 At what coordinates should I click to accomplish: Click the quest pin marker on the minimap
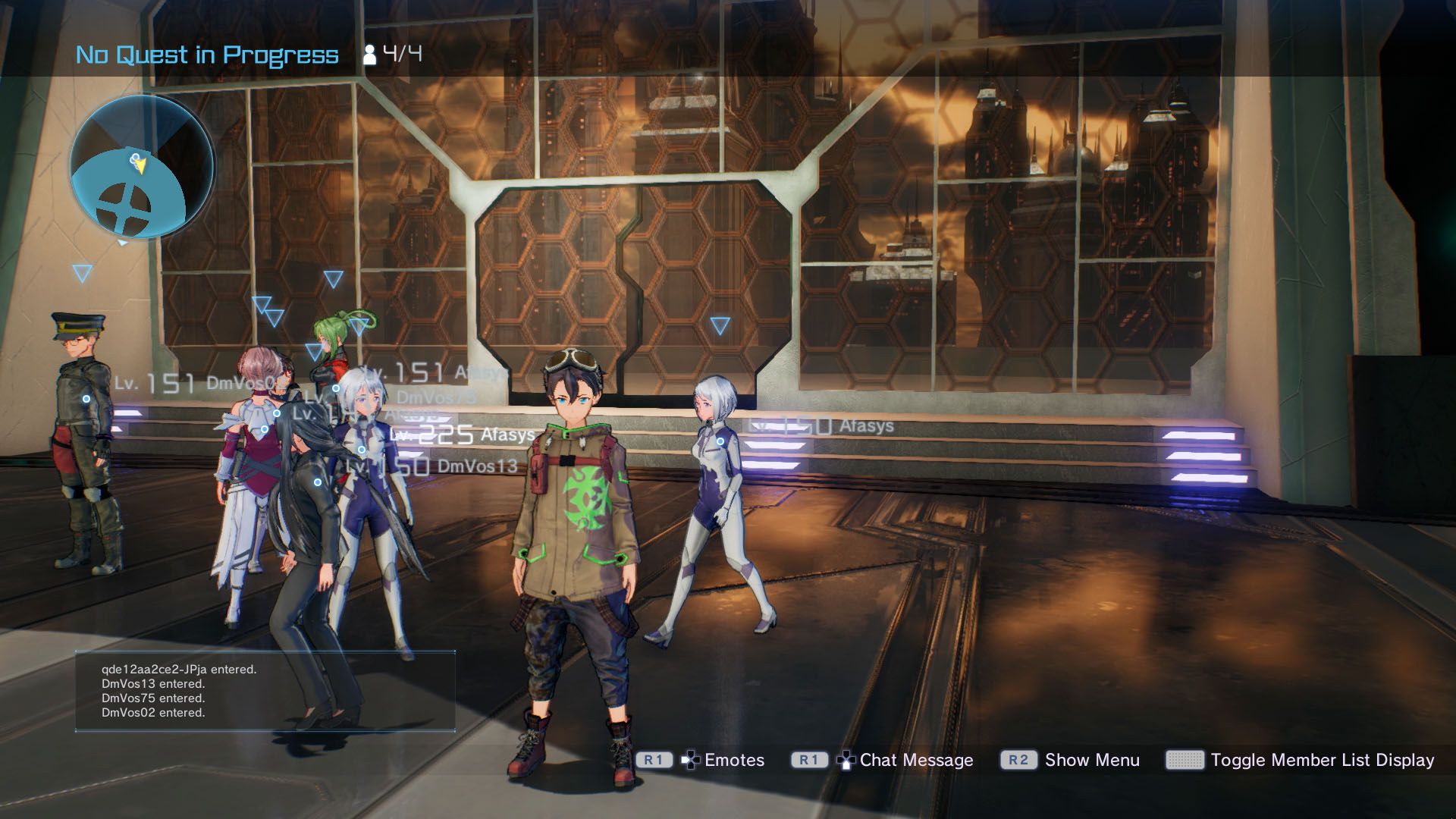135,157
